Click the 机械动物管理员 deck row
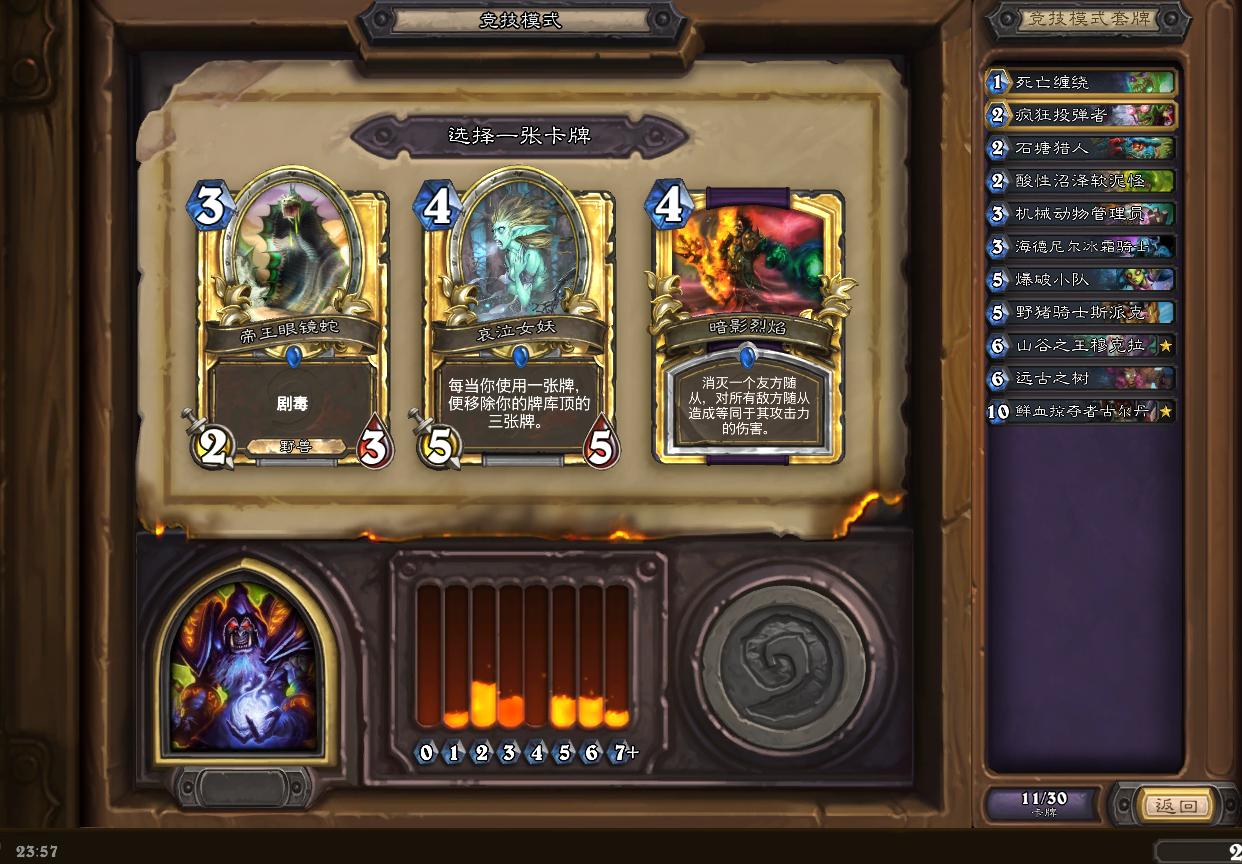The height and width of the screenshot is (864, 1242). (1080, 214)
